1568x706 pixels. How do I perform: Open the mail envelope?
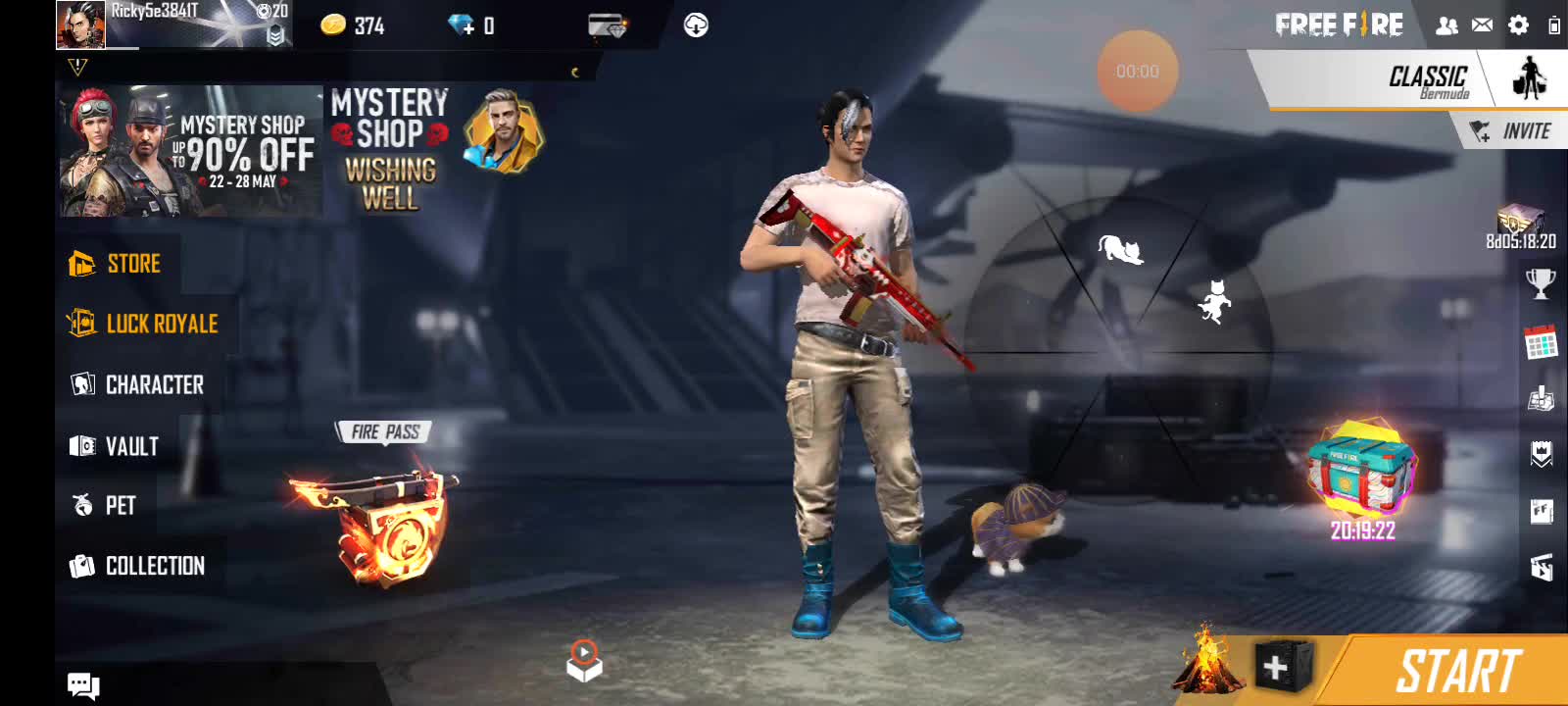point(1483,25)
